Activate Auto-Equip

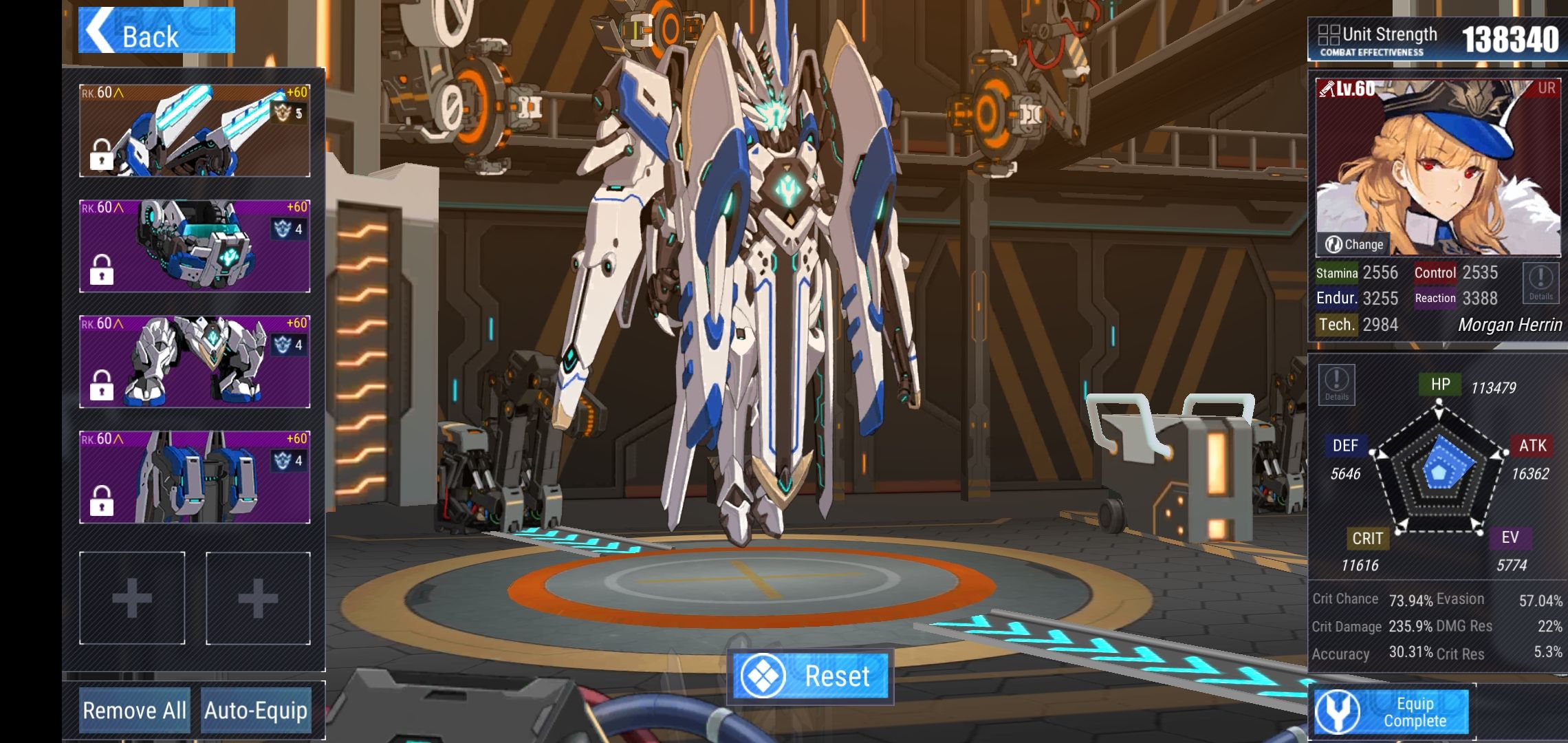click(256, 710)
